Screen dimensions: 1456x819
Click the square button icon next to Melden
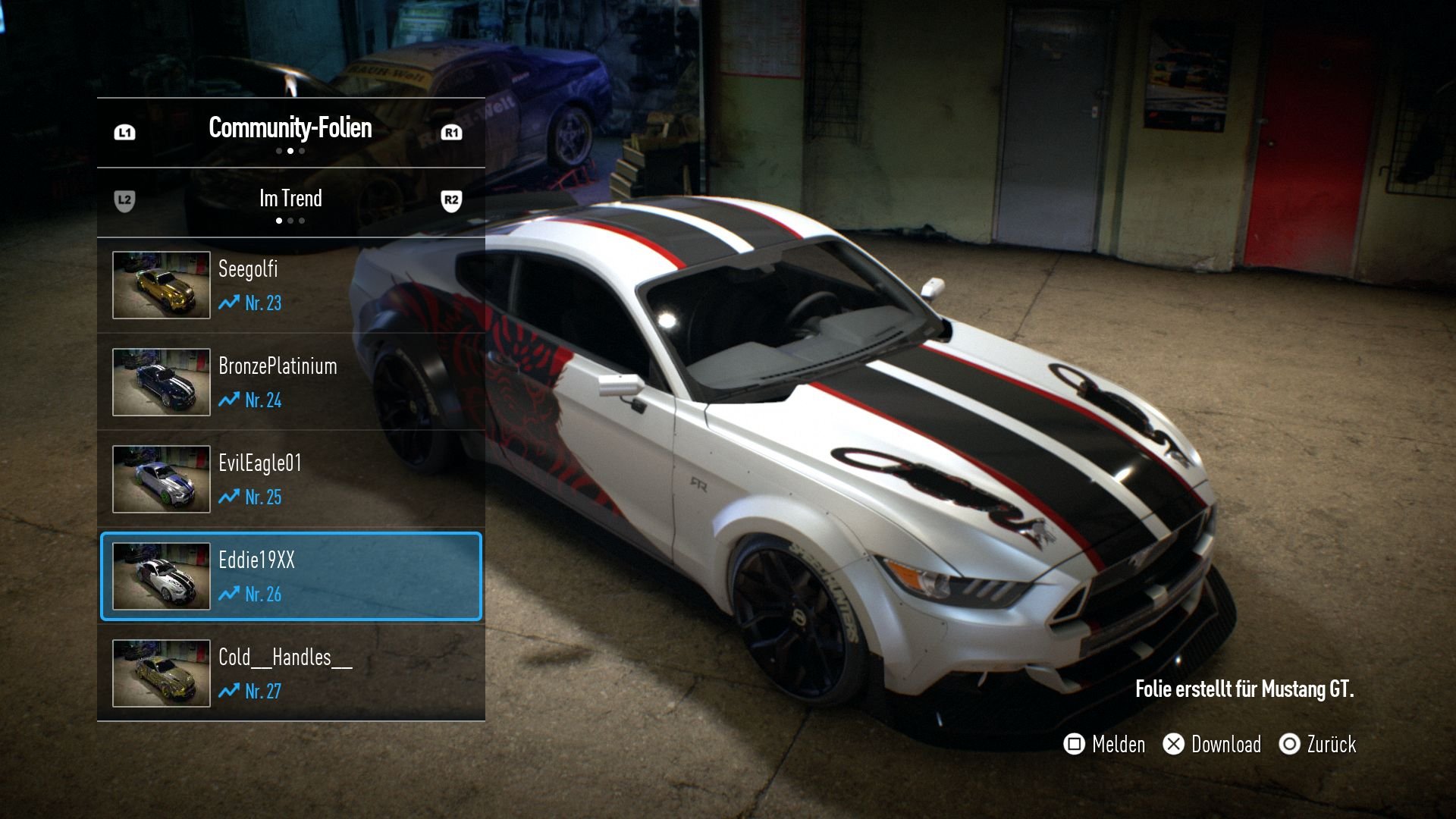point(1074,745)
